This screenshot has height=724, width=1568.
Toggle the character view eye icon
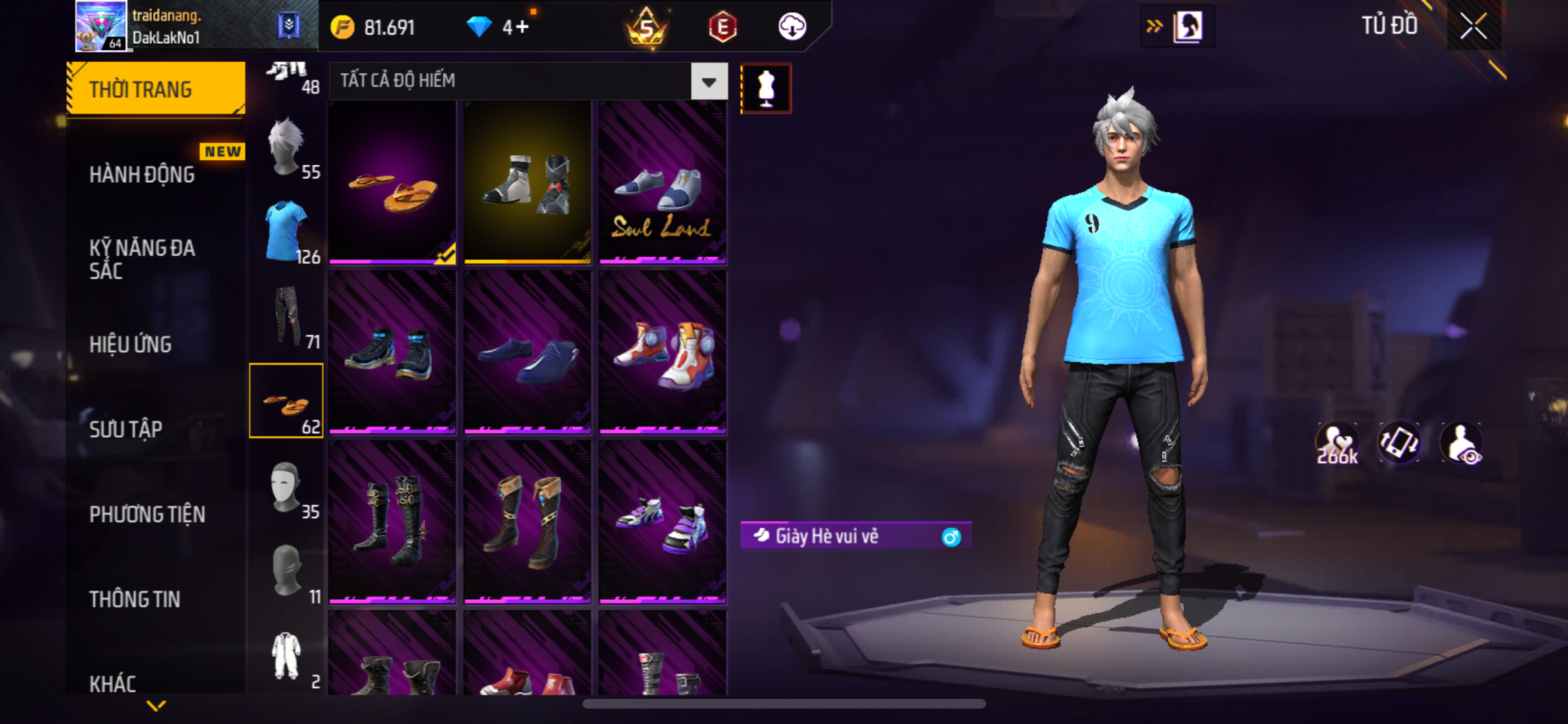point(1461,443)
